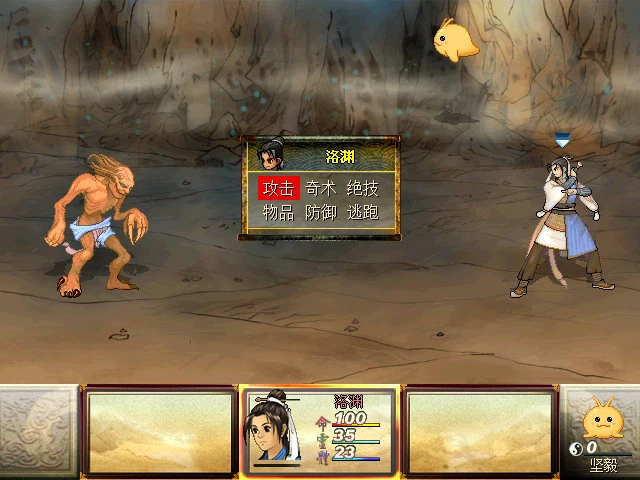Select the 攻击 (Attack) command

(x=279, y=188)
